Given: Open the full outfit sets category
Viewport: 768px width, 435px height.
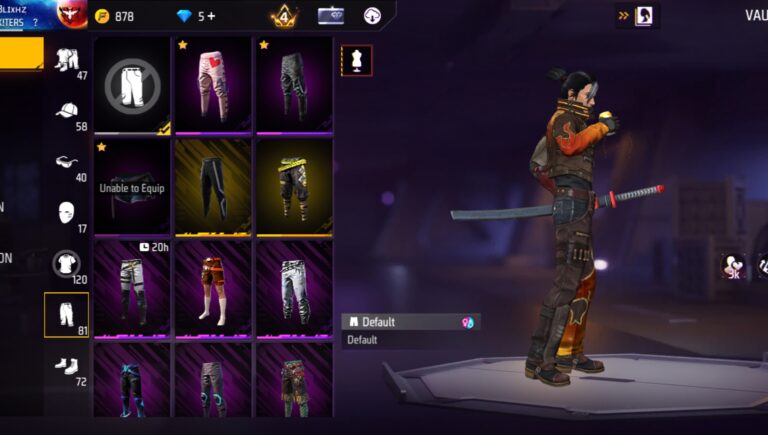Looking at the screenshot, I should pos(67,62).
